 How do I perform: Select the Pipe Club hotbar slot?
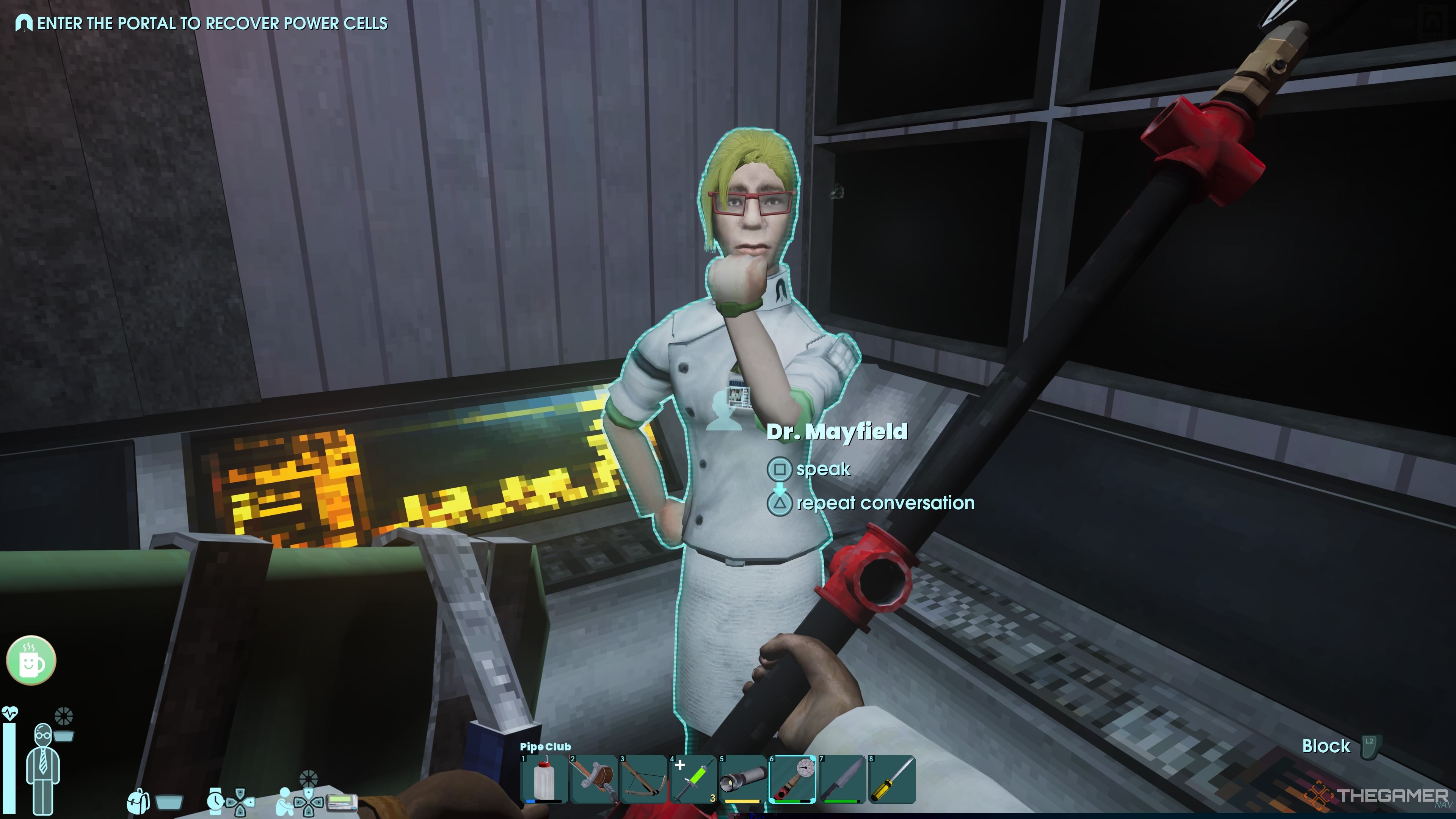pos(792,780)
